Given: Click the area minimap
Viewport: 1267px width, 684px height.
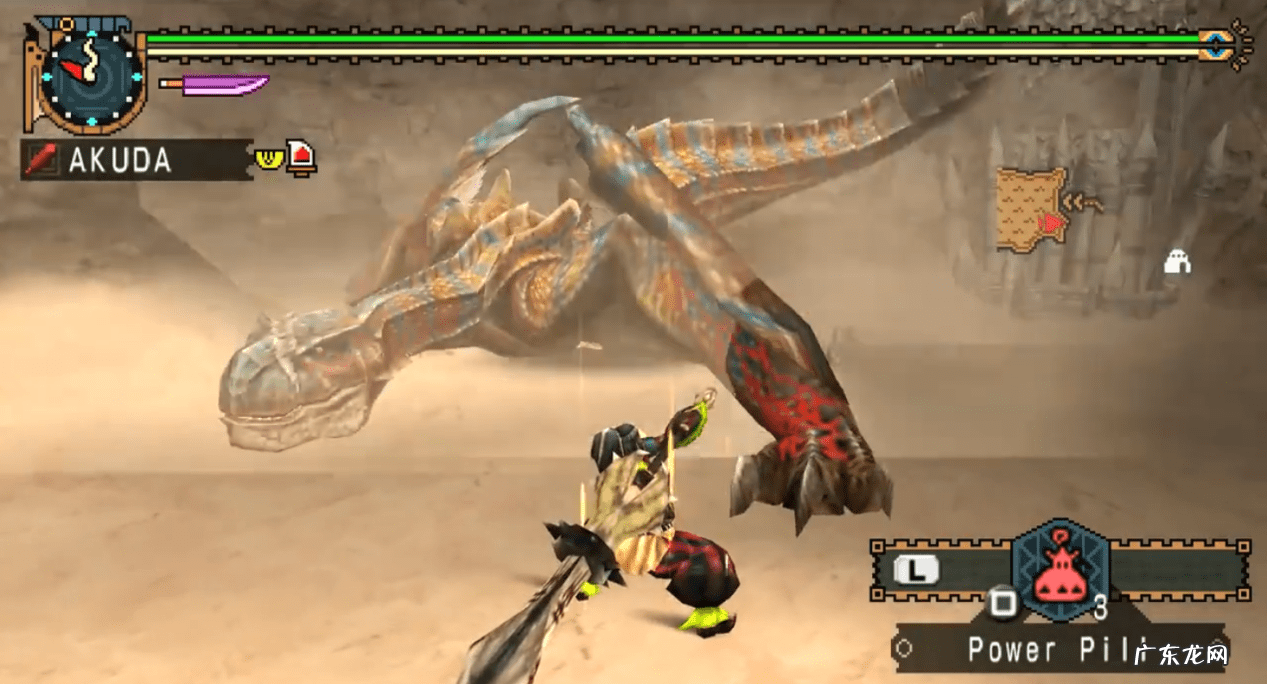Looking at the screenshot, I should (x=1032, y=210).
